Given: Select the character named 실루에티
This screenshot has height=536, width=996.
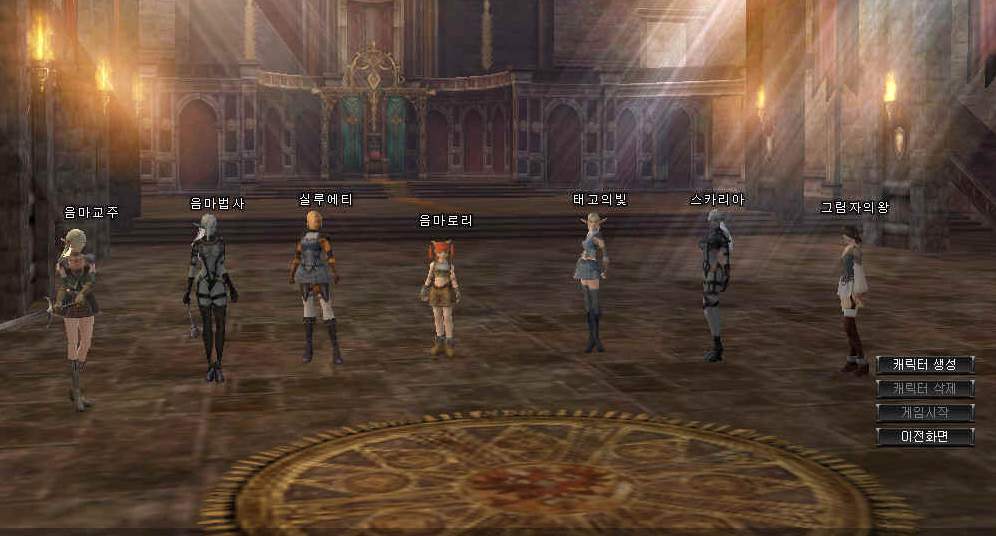Looking at the screenshot, I should pos(316,285).
